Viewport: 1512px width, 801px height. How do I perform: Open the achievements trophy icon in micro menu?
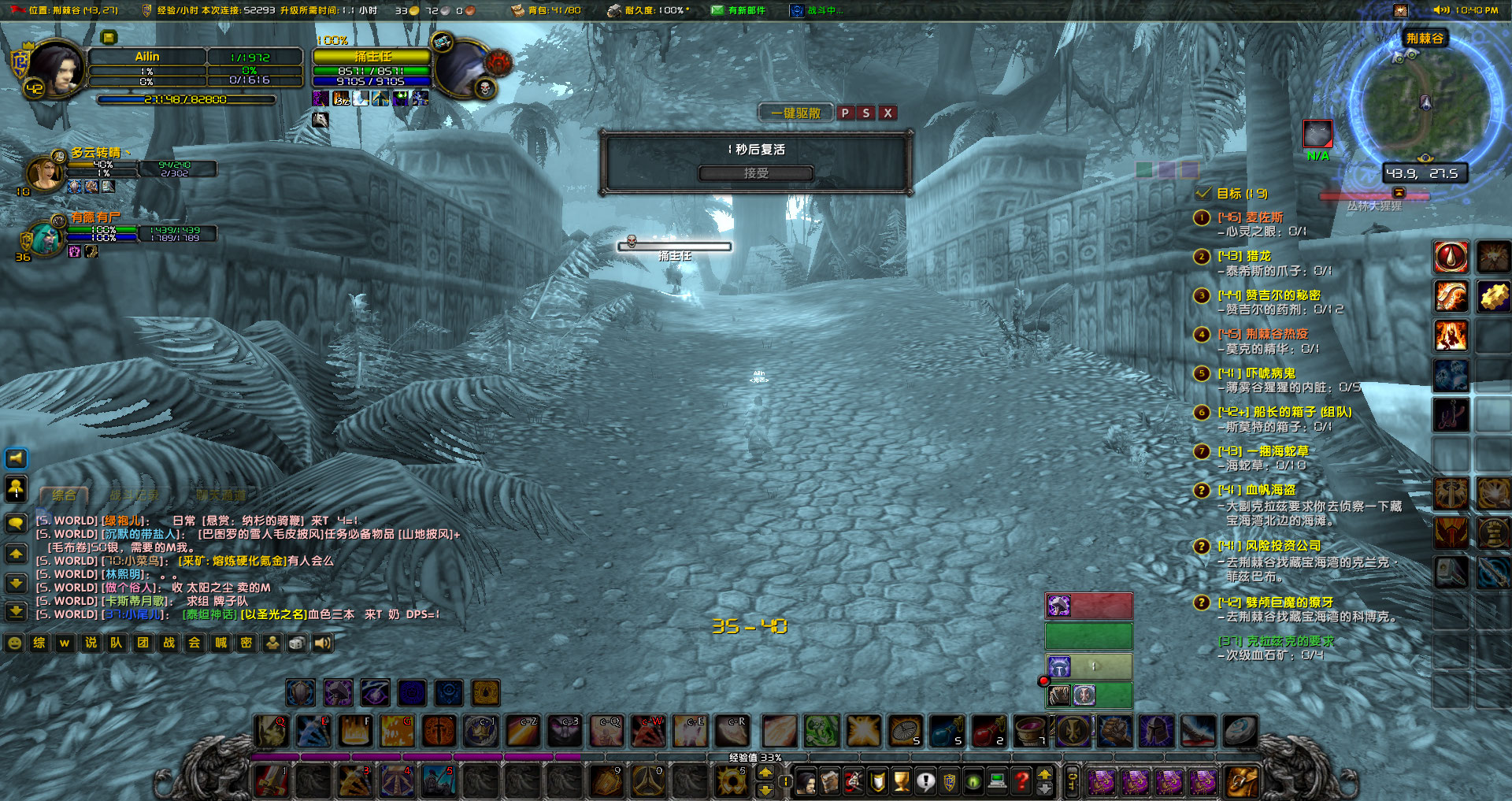(902, 781)
